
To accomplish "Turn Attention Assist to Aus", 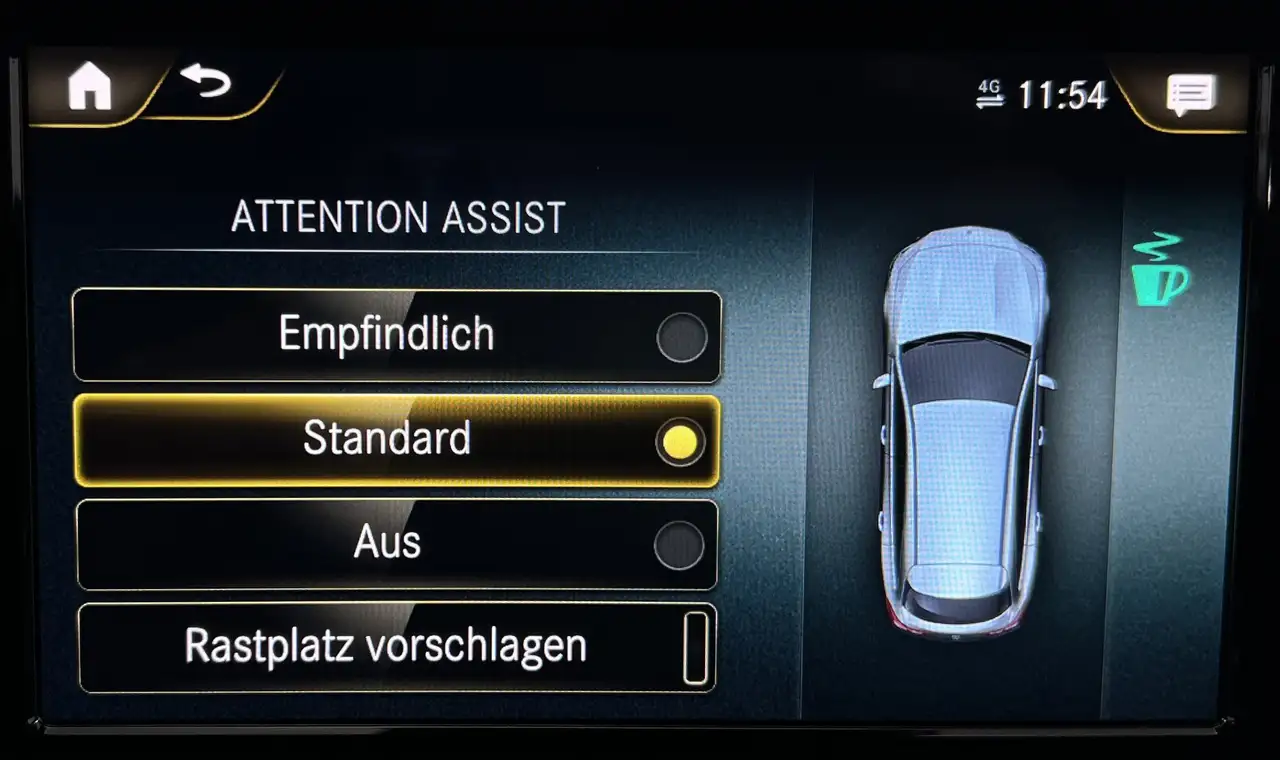I will pyautogui.click(x=397, y=544).
